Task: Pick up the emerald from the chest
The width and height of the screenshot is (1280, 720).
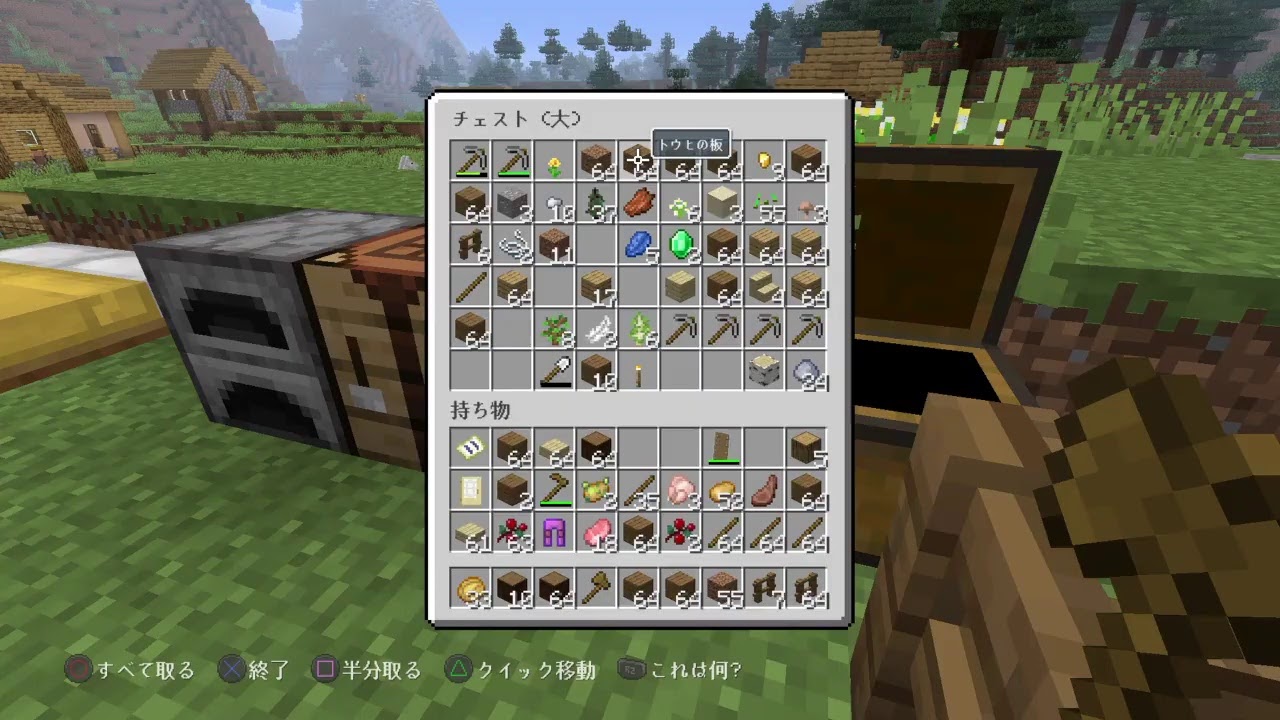Action: [680, 245]
